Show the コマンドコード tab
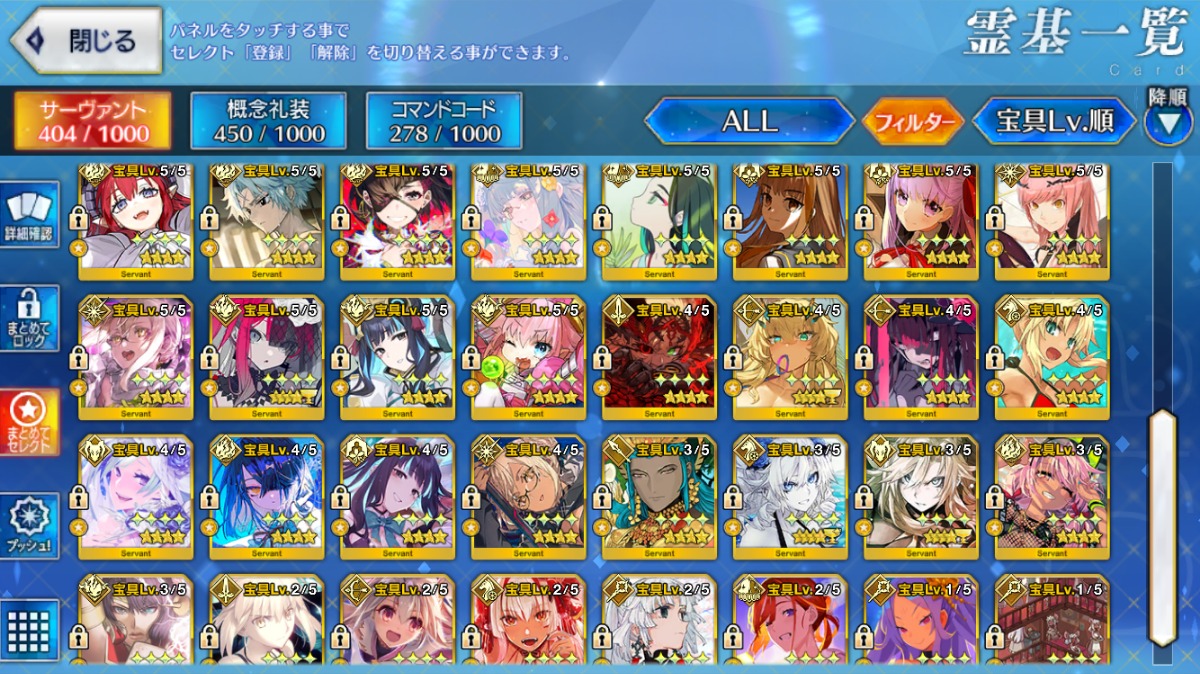Viewport: 1200px width, 674px height. point(444,121)
